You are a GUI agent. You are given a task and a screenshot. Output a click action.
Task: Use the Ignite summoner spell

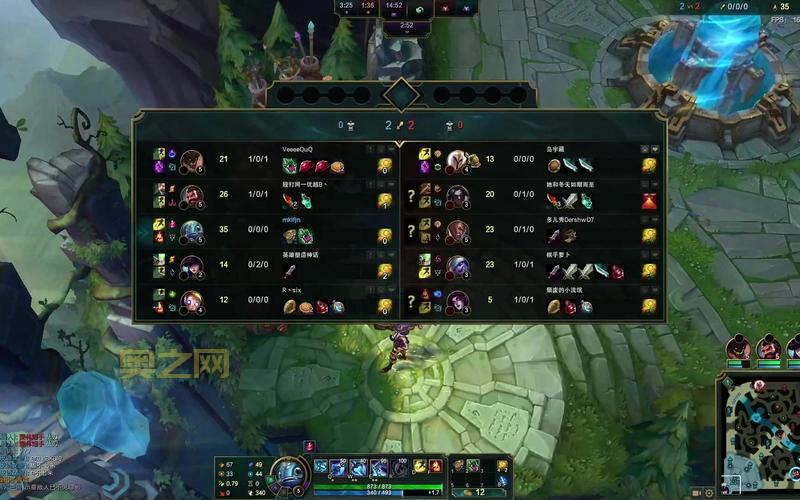[x=436, y=466]
